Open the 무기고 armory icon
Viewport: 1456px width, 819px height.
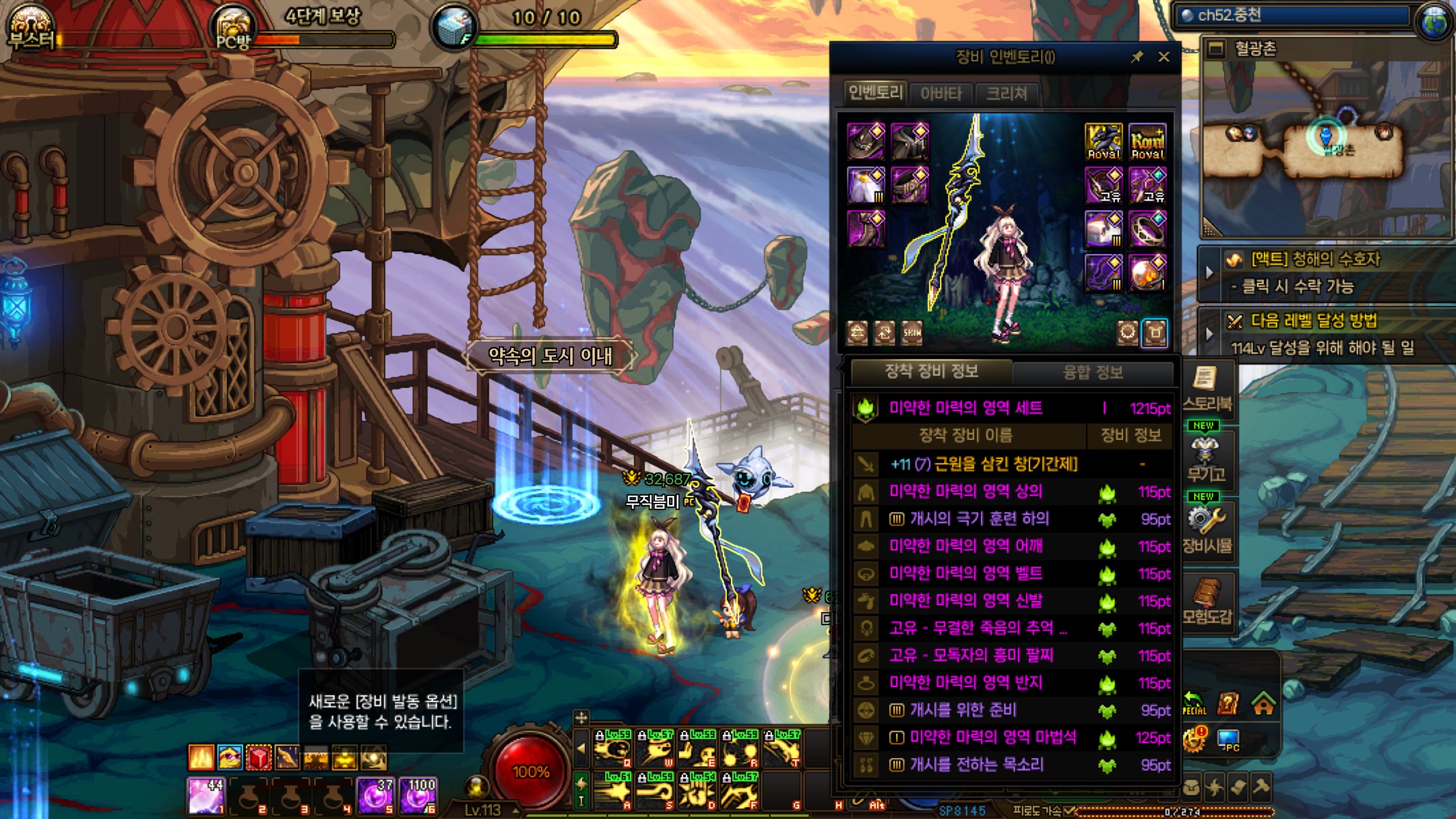[x=1206, y=459]
